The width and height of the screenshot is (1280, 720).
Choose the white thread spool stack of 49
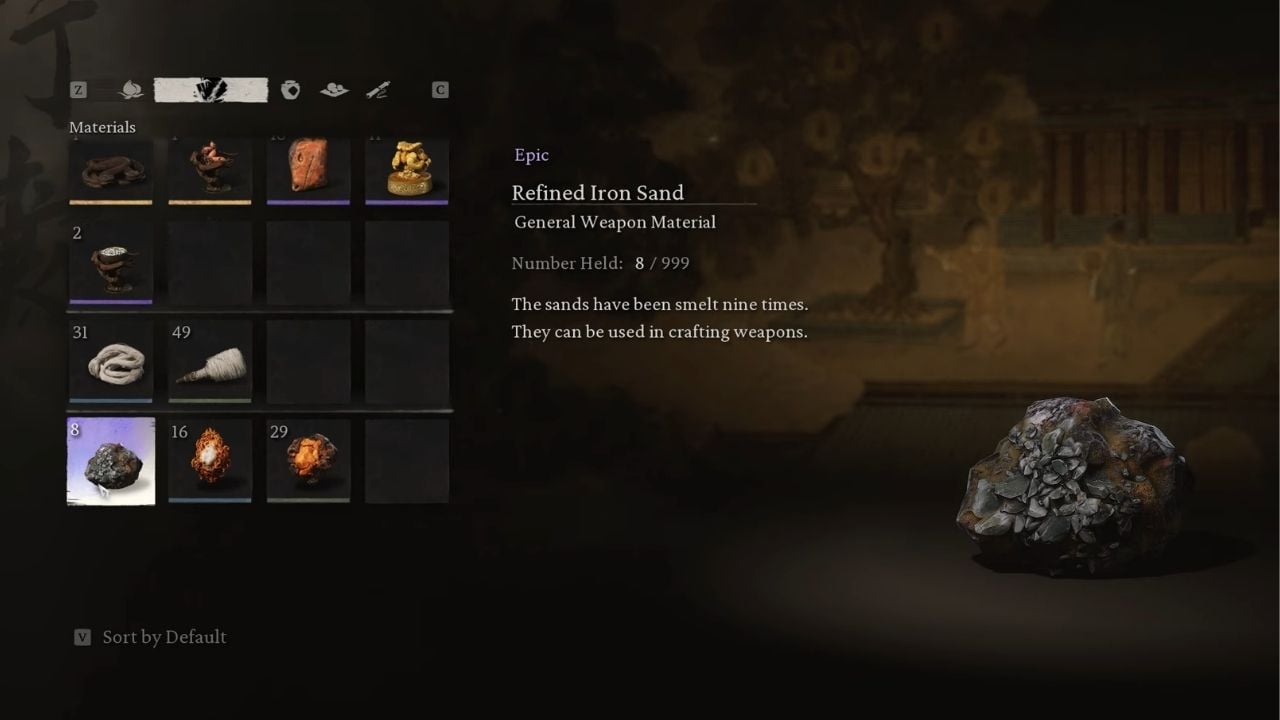(210, 360)
